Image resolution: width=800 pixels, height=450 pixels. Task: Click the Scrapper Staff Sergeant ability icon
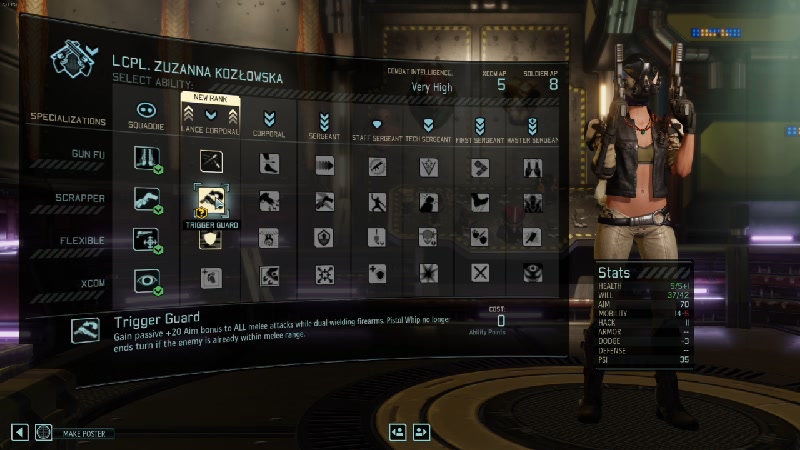coord(377,202)
